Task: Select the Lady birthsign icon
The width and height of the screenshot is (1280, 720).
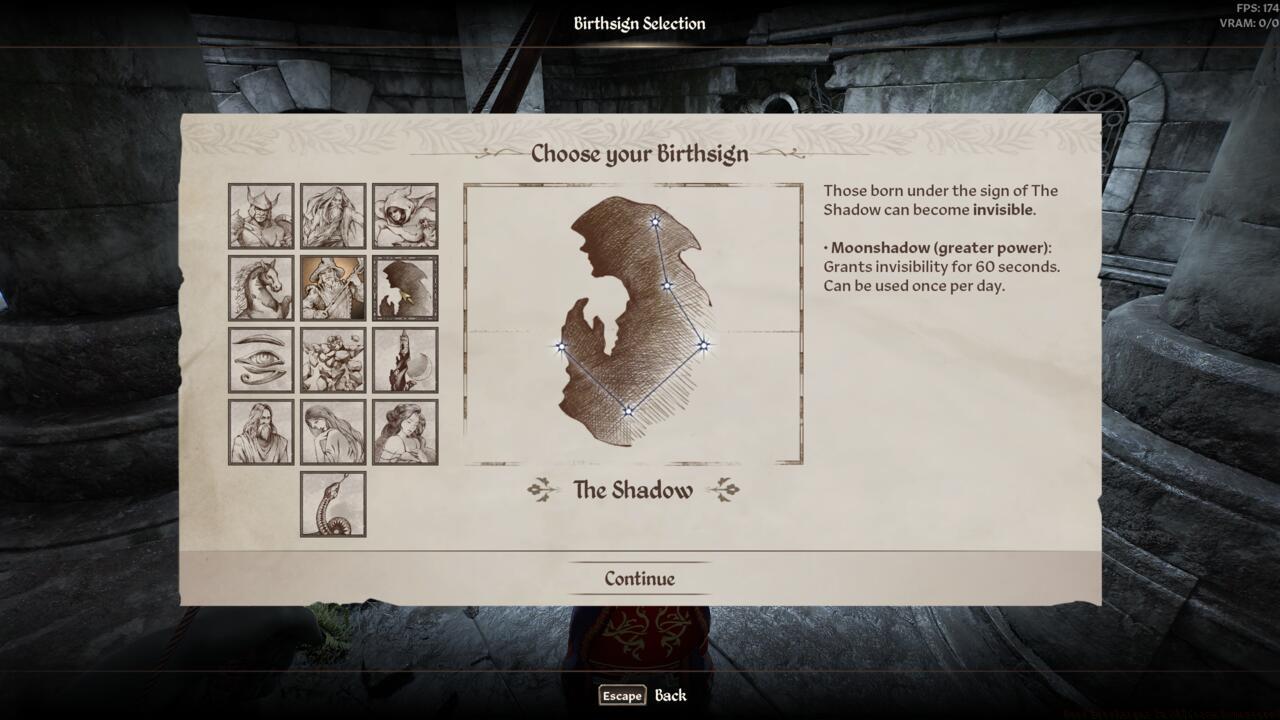Action: [404, 431]
